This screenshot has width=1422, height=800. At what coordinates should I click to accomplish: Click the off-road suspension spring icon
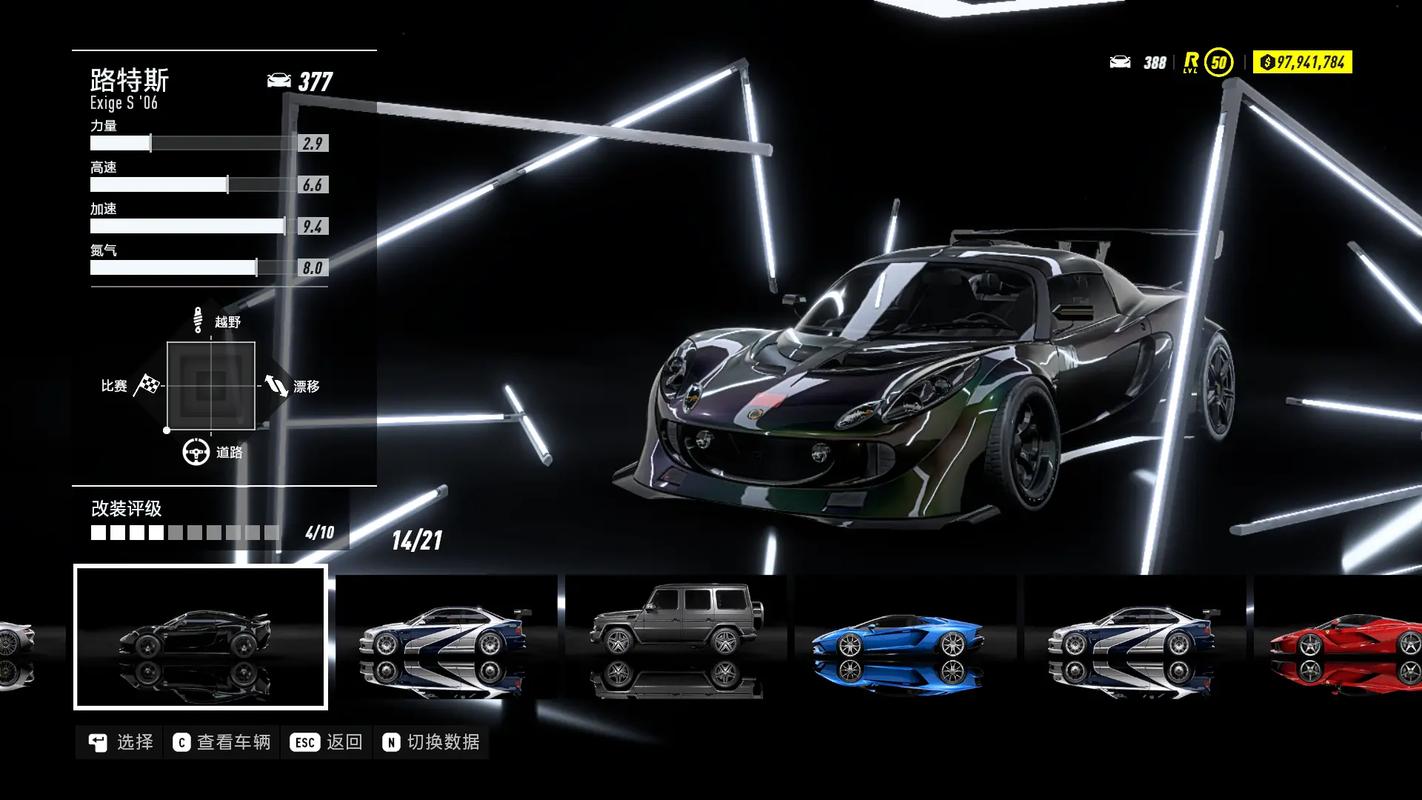[199, 317]
